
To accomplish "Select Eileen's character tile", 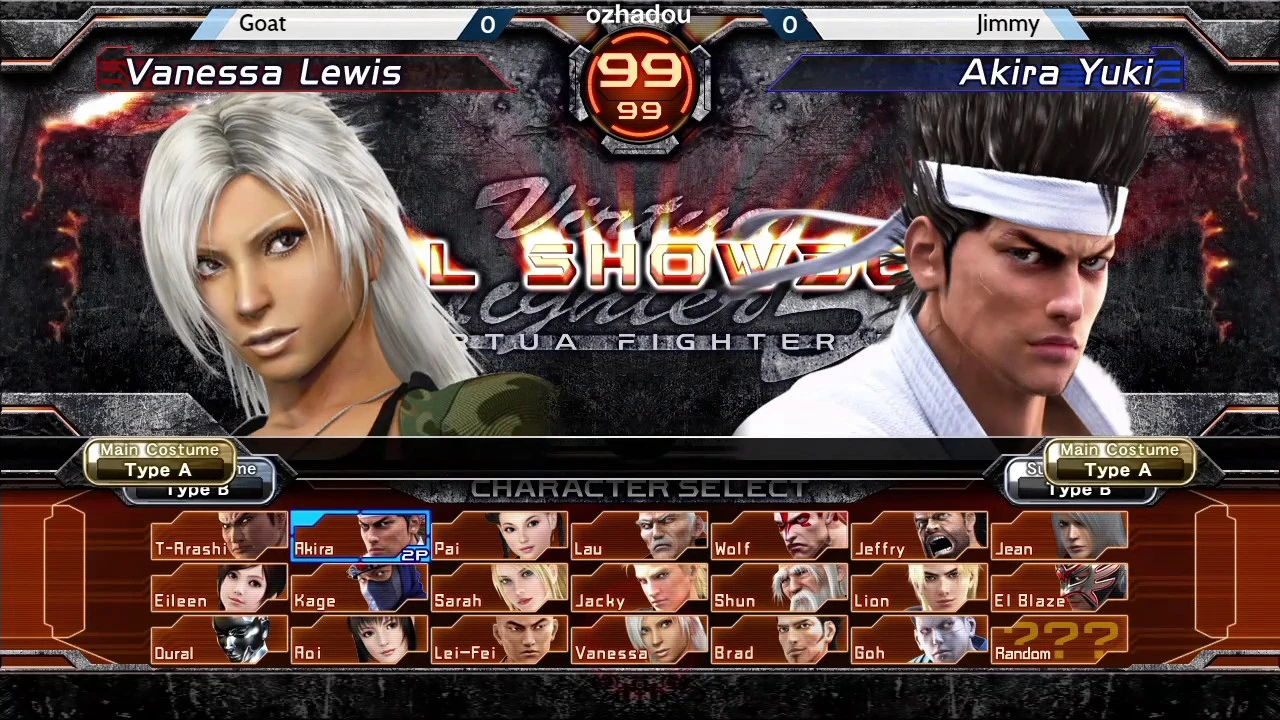I will point(218,593).
